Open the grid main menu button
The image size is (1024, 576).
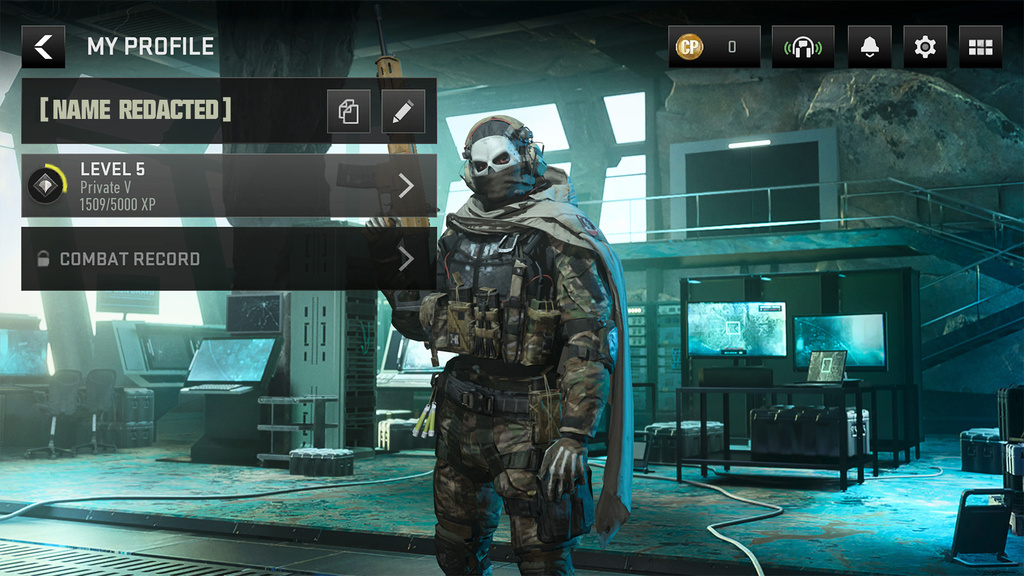980,47
